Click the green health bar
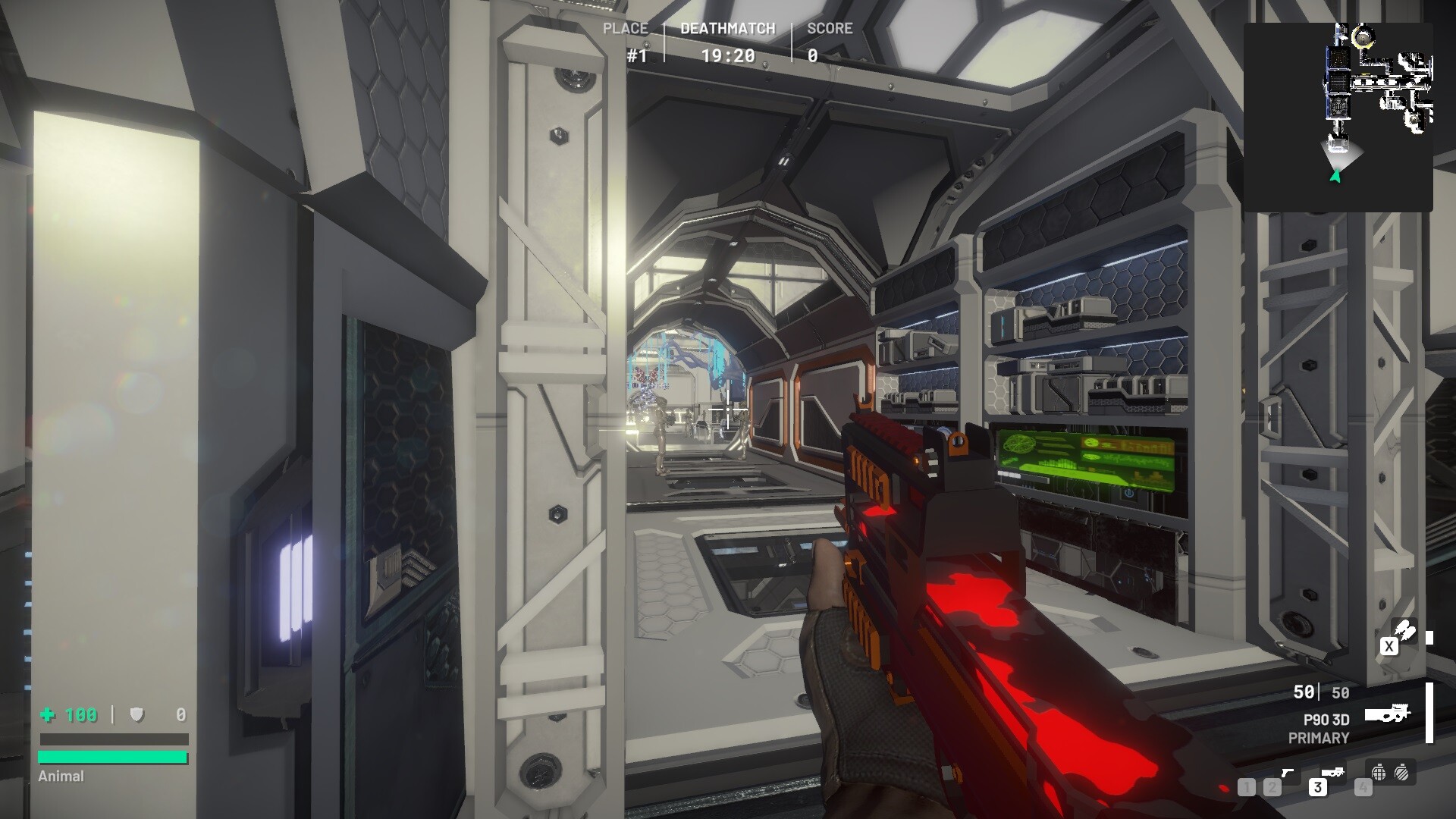1456x819 pixels. click(x=114, y=756)
